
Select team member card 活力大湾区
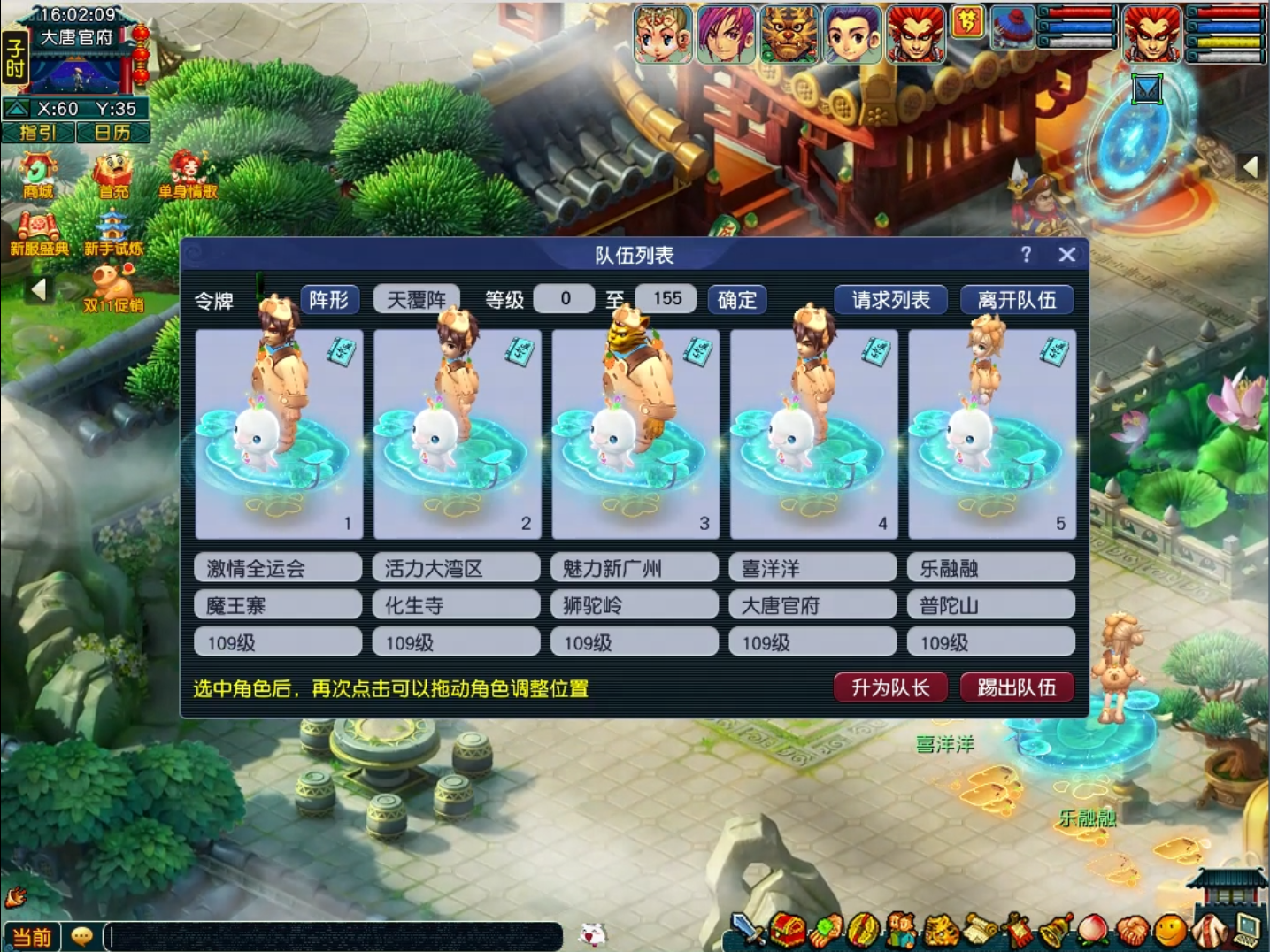coord(457,434)
